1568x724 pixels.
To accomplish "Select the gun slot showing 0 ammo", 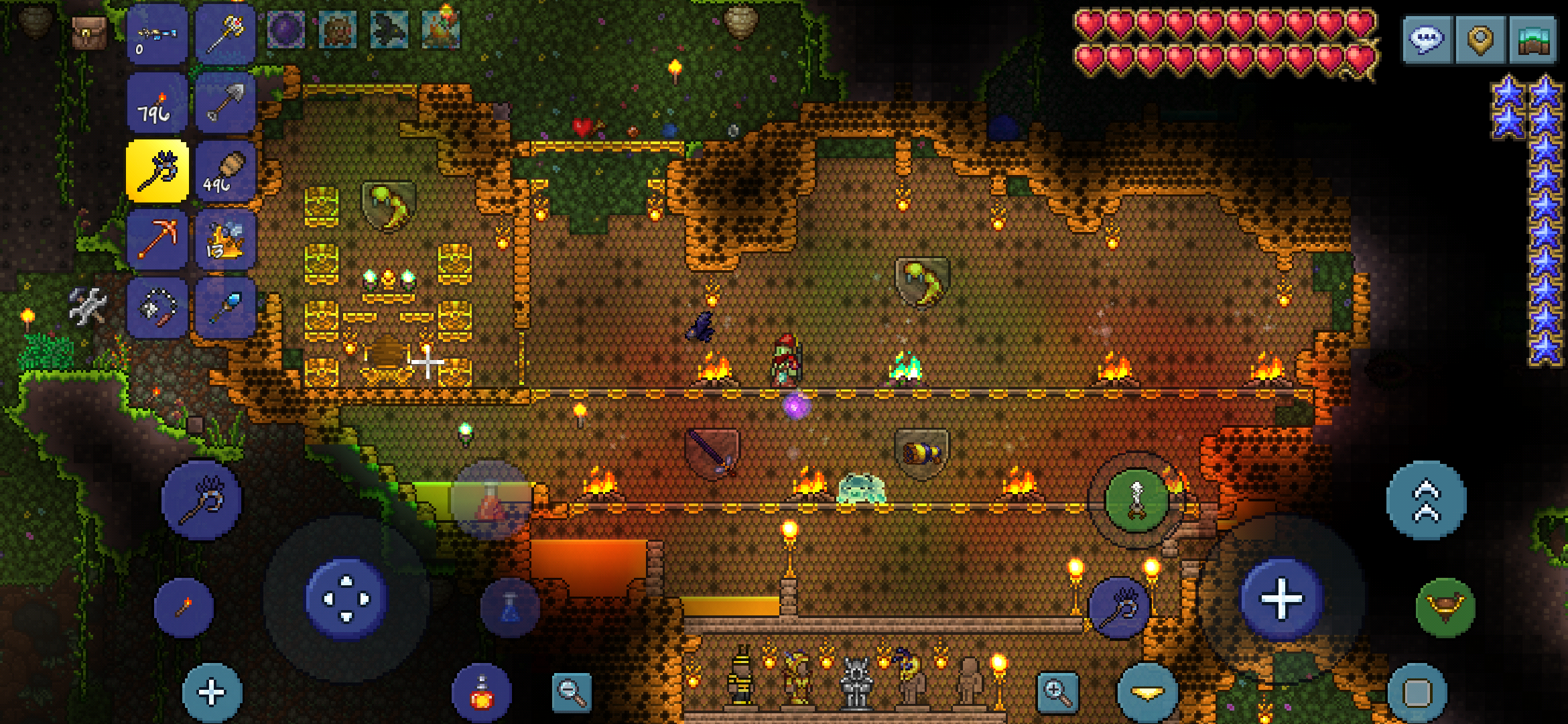I will [x=157, y=34].
